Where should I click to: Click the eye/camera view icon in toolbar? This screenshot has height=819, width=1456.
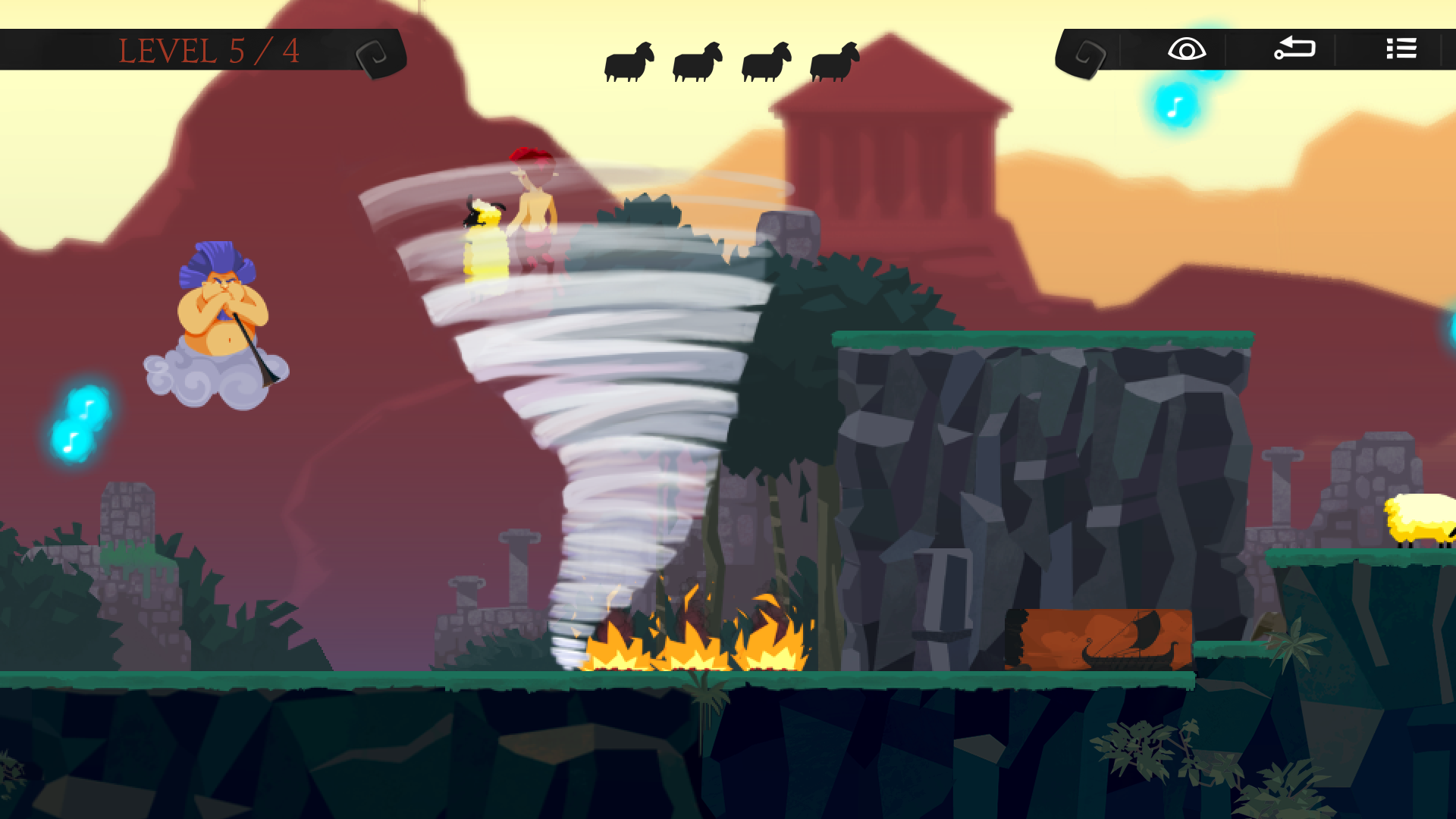pyautogui.click(x=1185, y=49)
